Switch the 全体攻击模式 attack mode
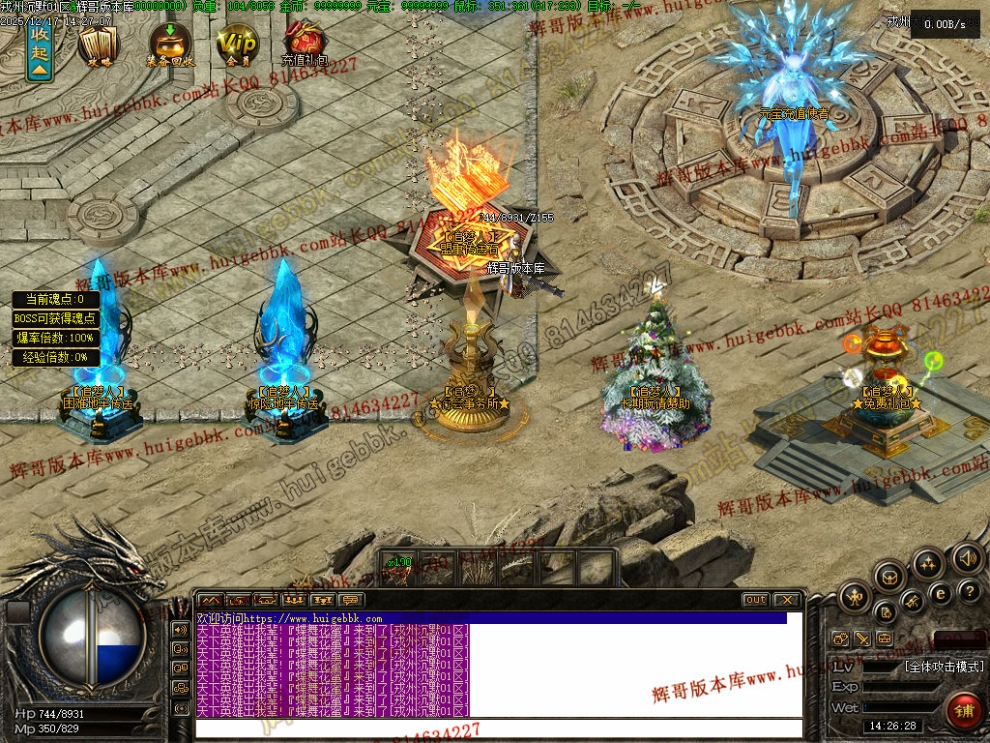 (x=944, y=665)
